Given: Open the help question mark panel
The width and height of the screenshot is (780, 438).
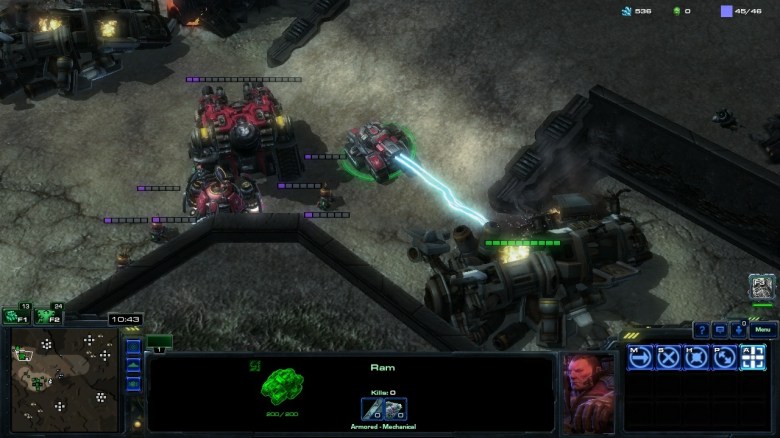Looking at the screenshot, I should coord(701,330).
